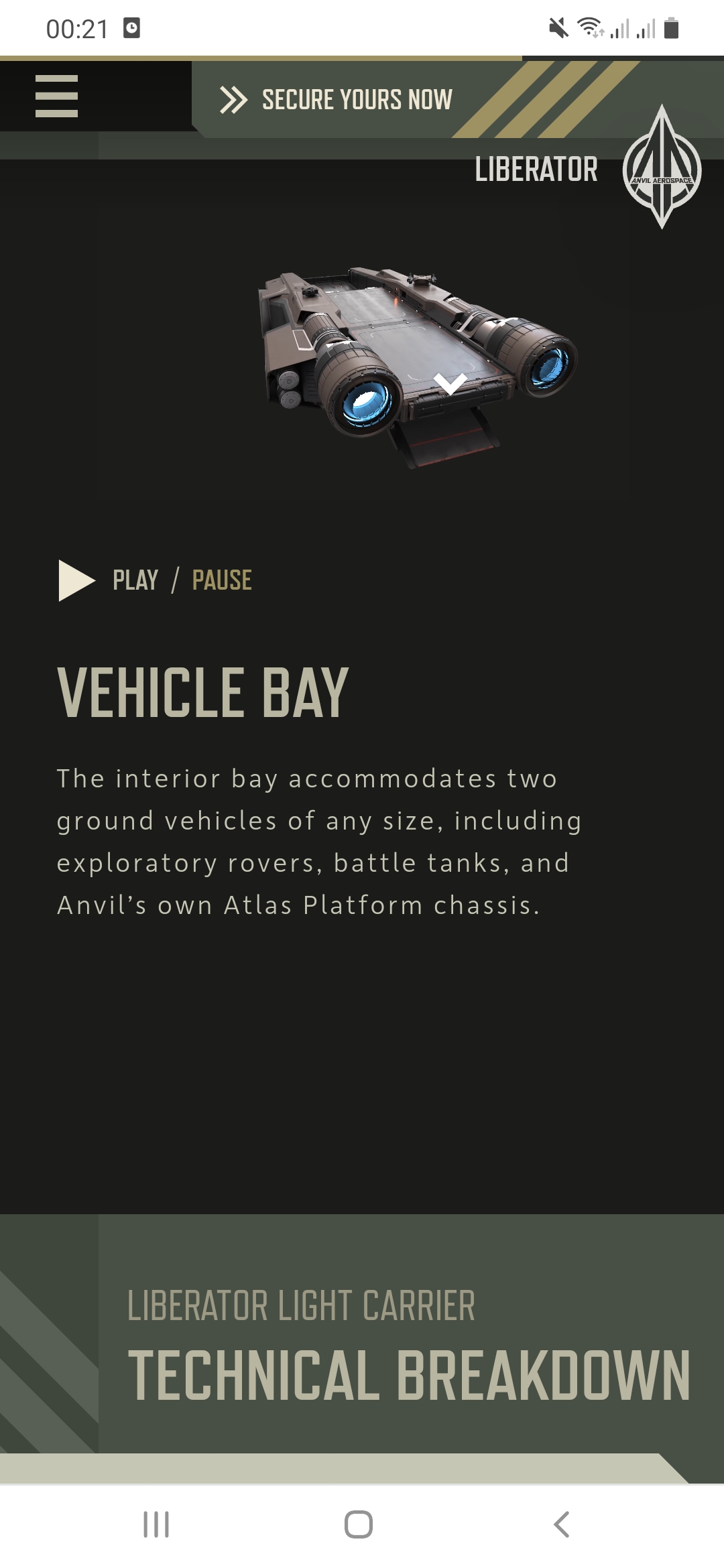Start the animation with the Play triangle
This screenshot has width=724, height=1568.
click(x=76, y=580)
